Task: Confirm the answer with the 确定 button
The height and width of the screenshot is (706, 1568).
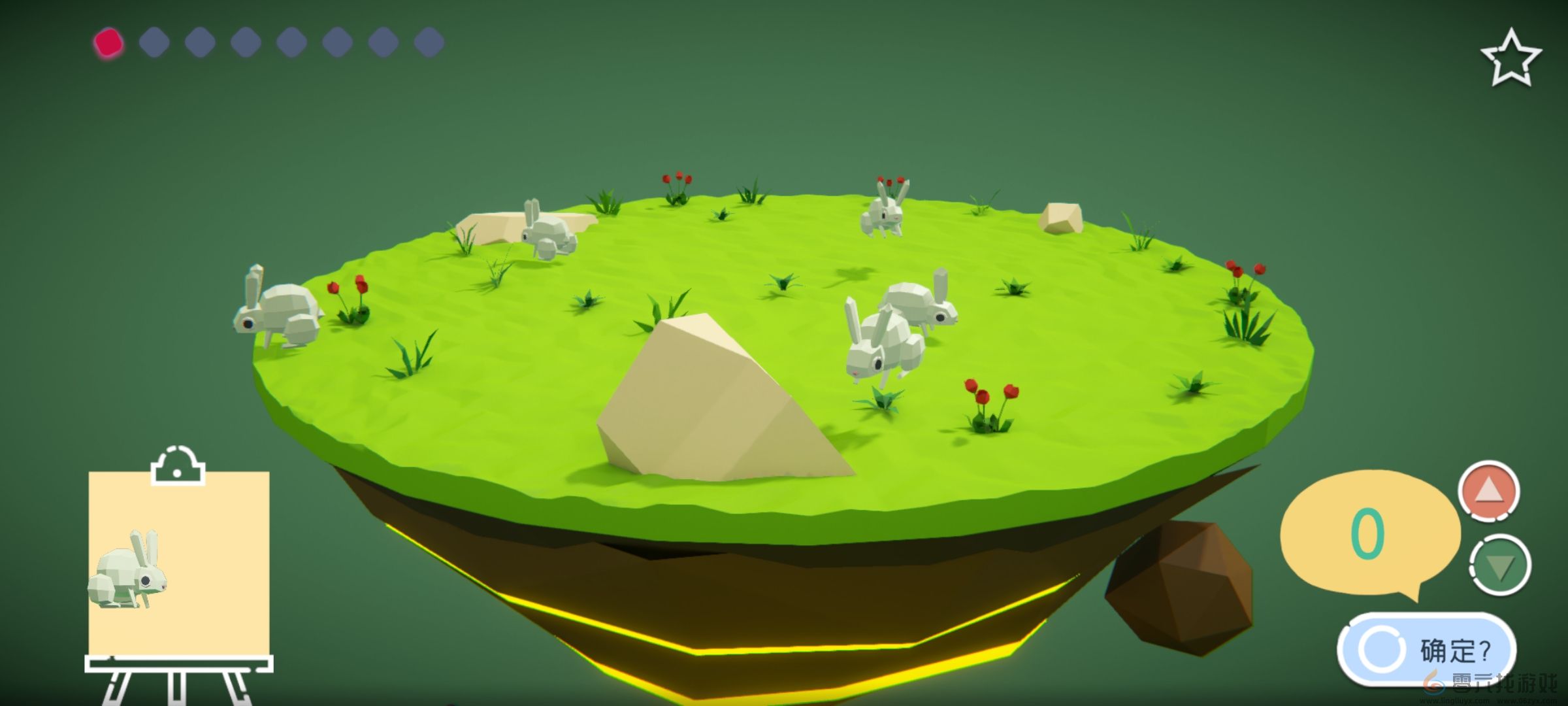Action: [1426, 650]
